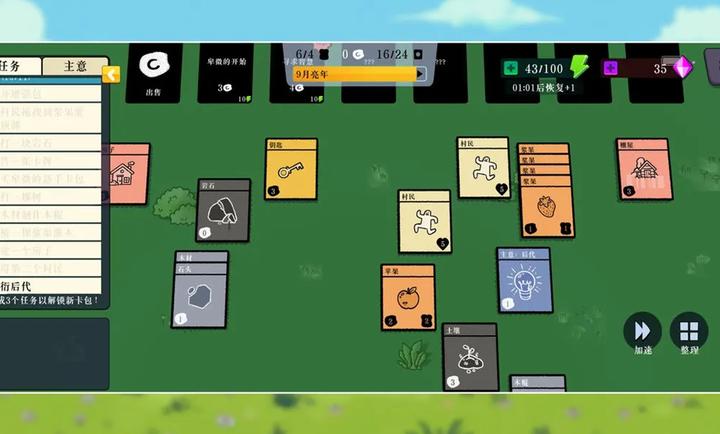Viewport: 720px width, 434px height.
Task: Tap the green plus beside energy
Action: click(x=511, y=68)
